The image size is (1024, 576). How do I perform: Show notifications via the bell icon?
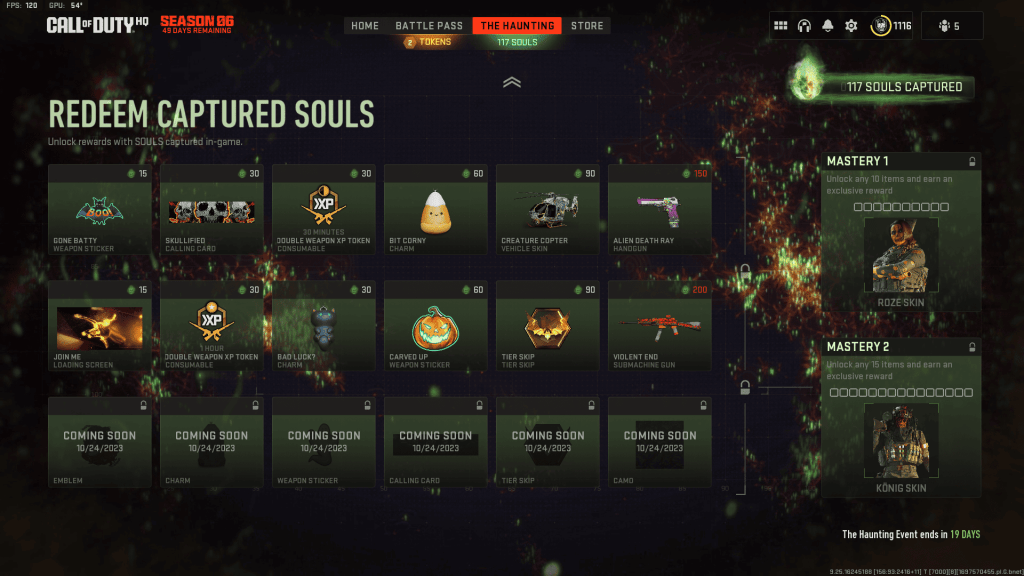click(827, 26)
